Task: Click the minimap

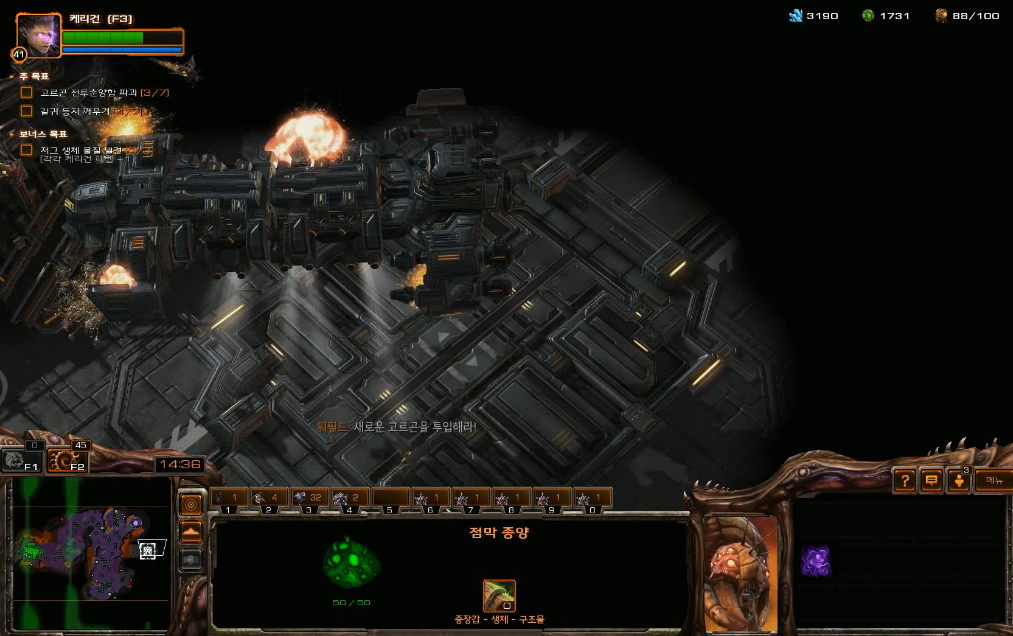Action: pyautogui.click(x=90, y=553)
